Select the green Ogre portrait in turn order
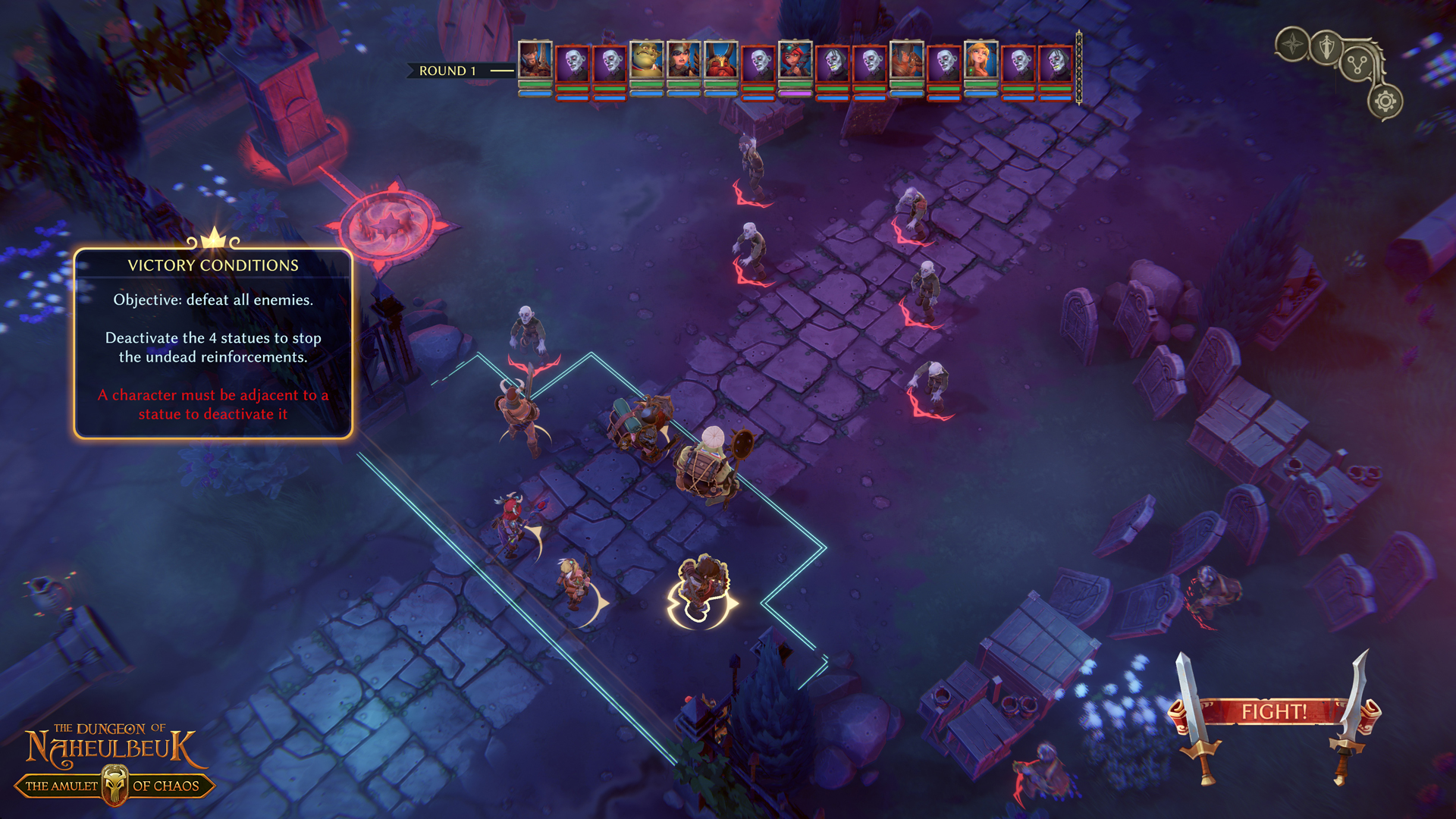The height and width of the screenshot is (819, 1456). [x=646, y=61]
